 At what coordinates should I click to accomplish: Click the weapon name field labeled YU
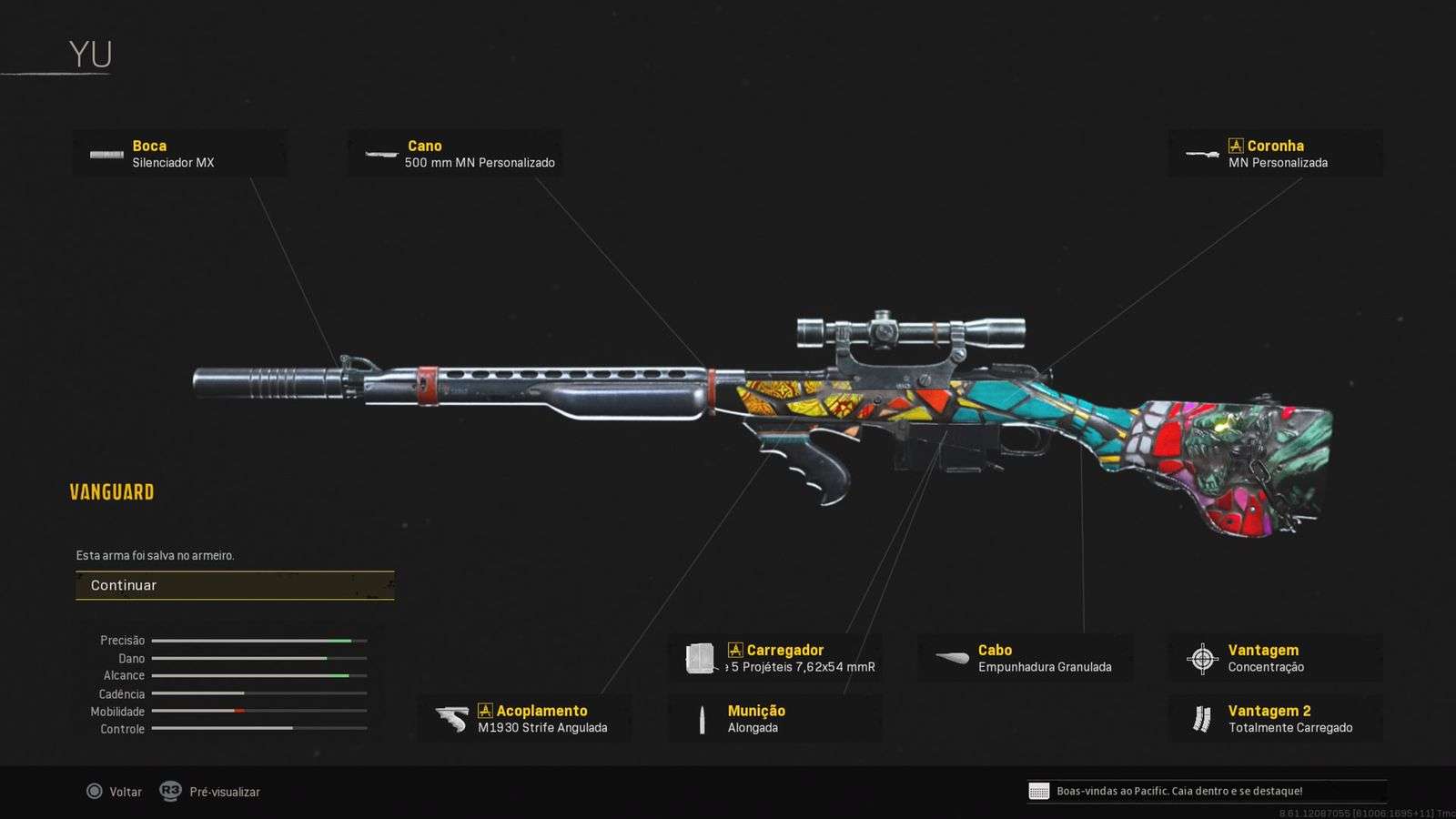pos(91,53)
